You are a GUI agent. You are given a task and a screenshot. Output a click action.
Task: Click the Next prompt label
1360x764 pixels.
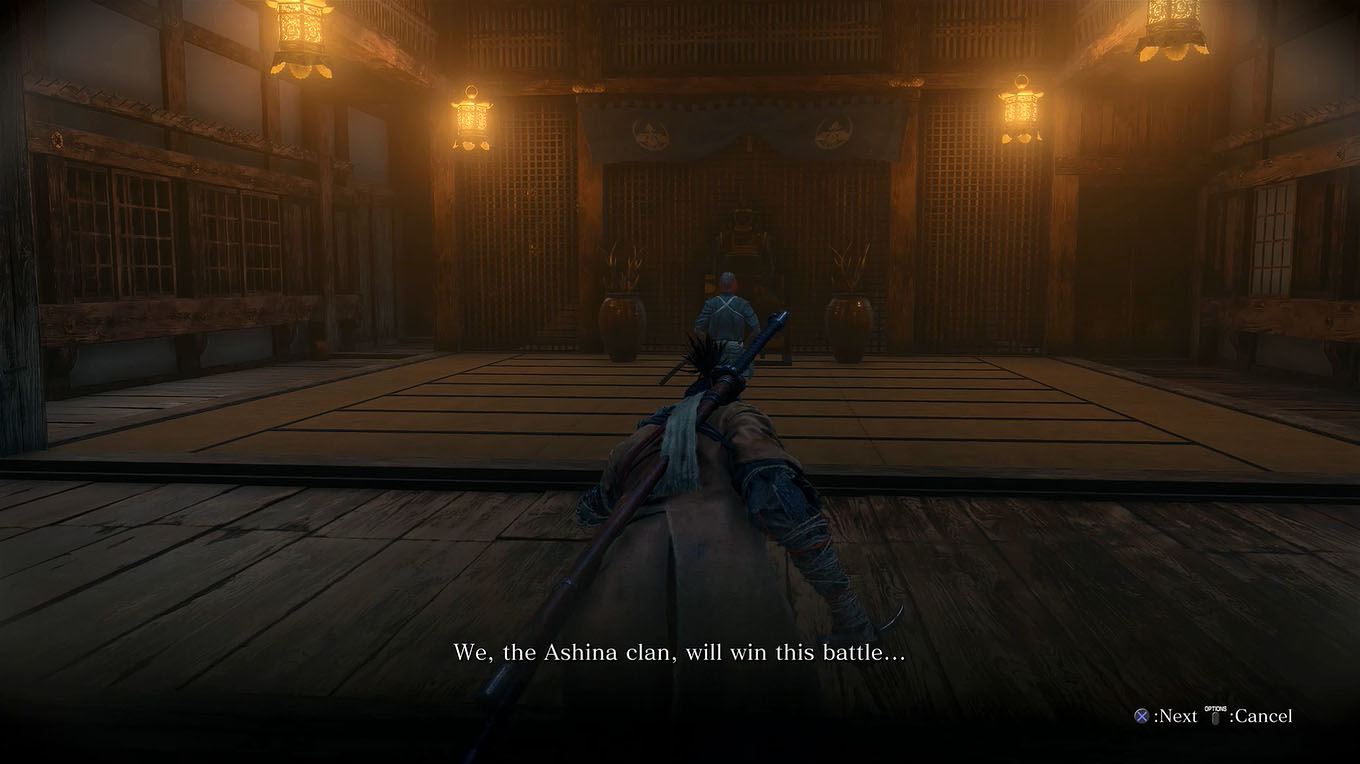[x=1176, y=716]
